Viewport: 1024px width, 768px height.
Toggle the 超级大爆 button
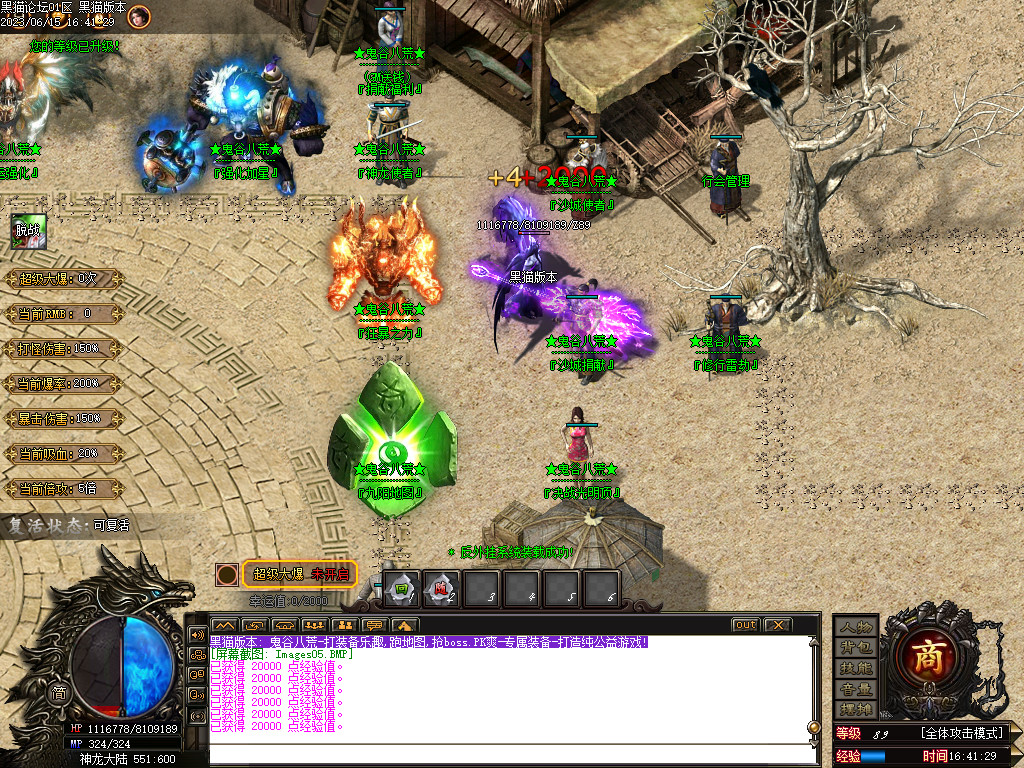(300, 574)
